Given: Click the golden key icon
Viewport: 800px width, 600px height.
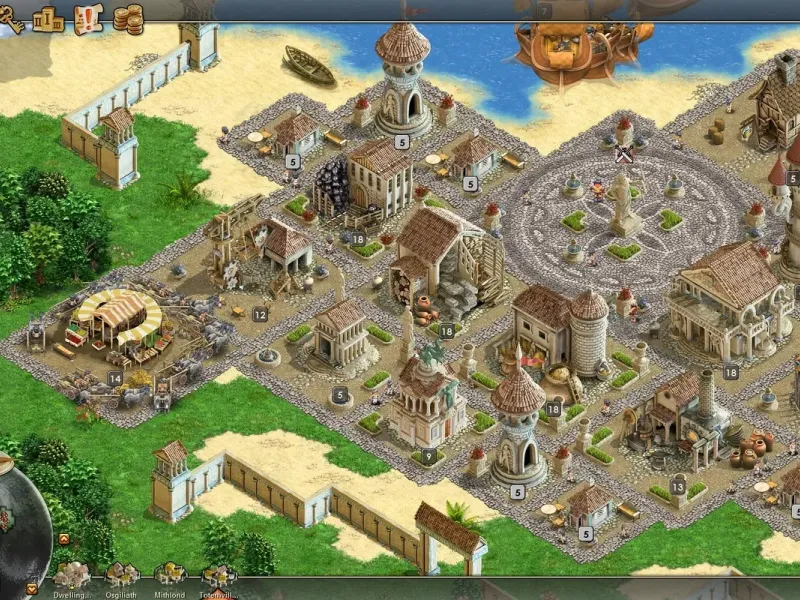Looking at the screenshot, I should (x=12, y=20).
